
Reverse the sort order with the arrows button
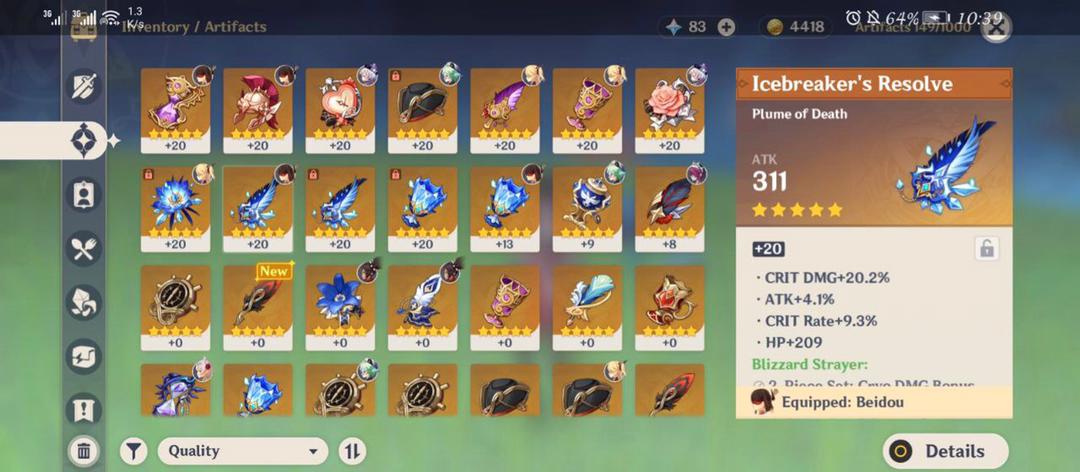point(352,451)
